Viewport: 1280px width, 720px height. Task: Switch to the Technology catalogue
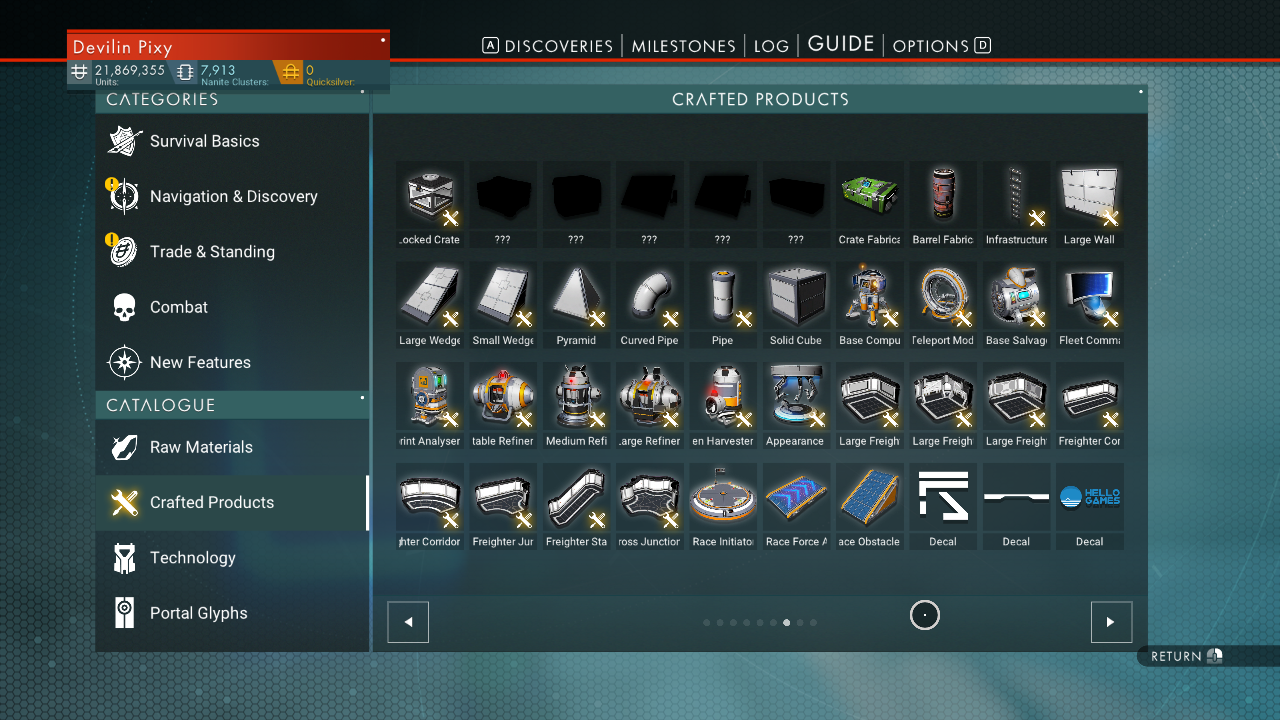pos(192,558)
